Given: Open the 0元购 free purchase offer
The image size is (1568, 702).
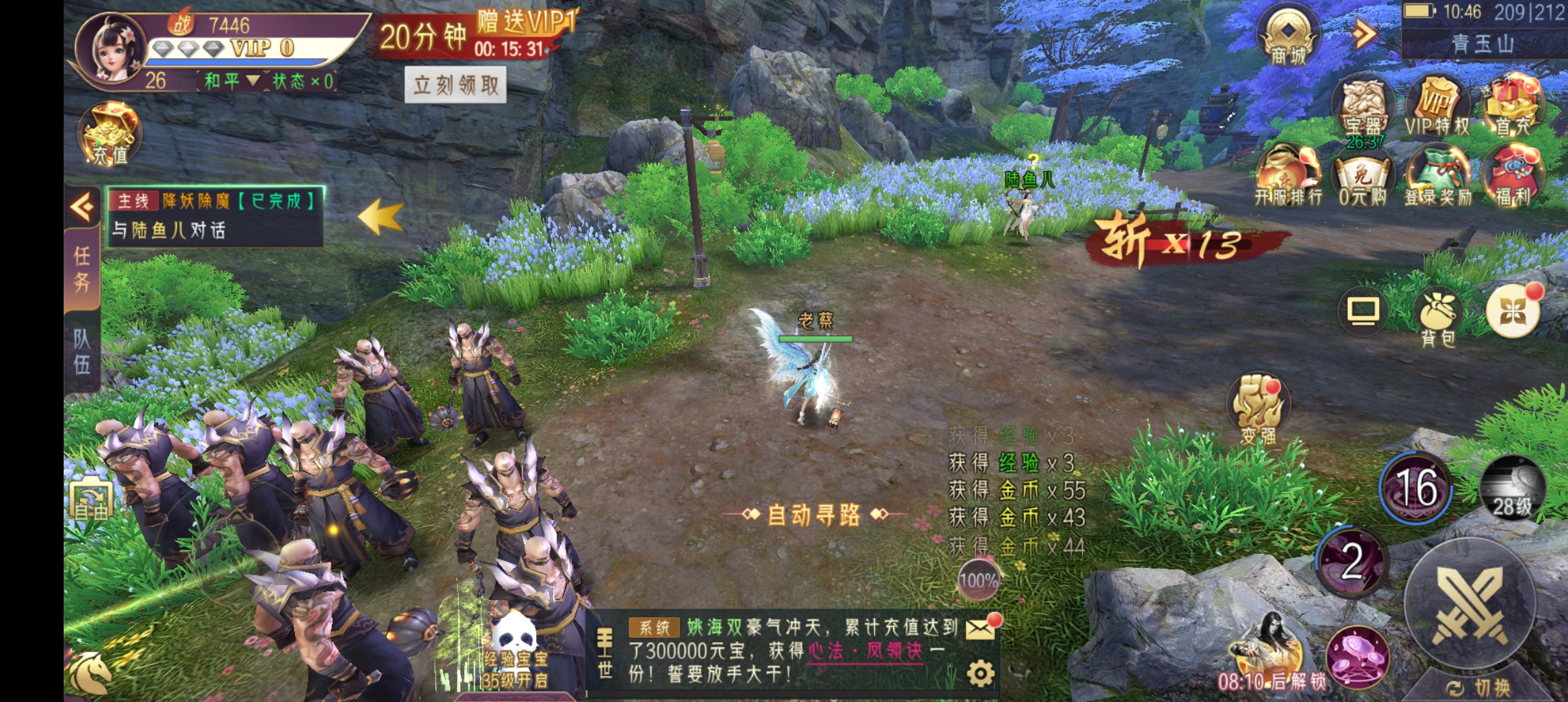Looking at the screenshot, I should point(1363,178).
